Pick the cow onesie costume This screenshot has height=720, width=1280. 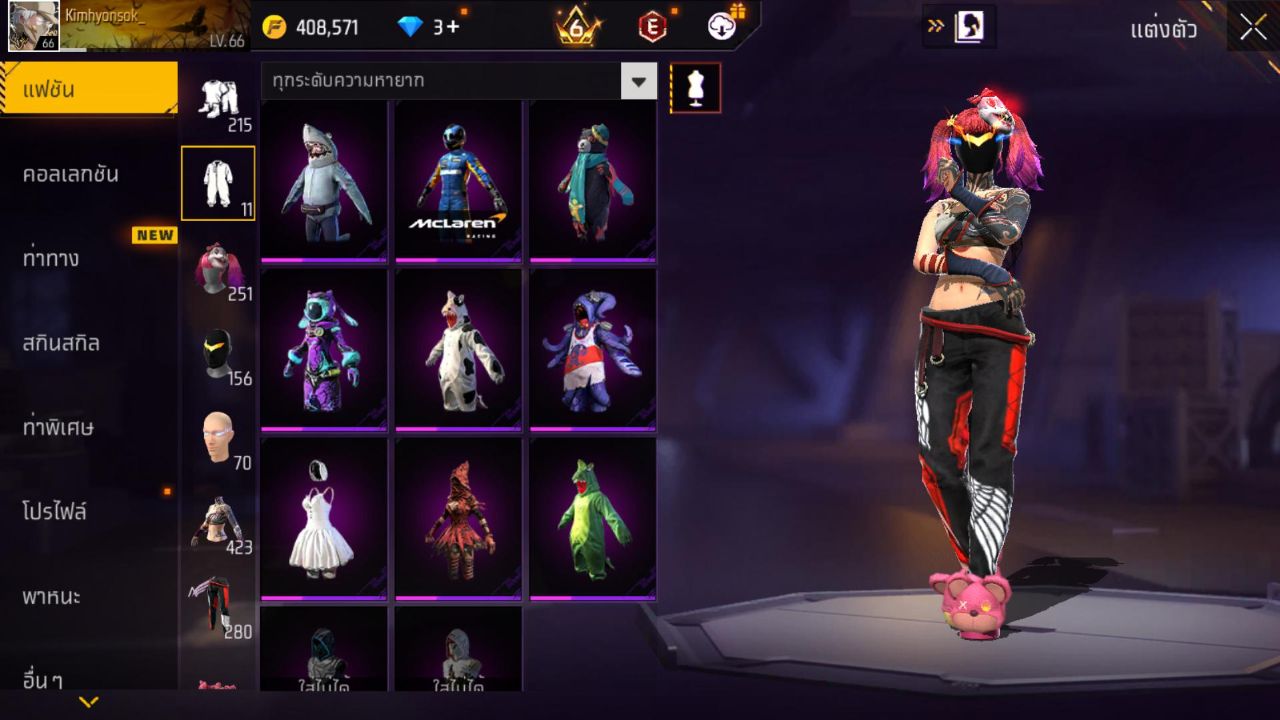(x=458, y=349)
